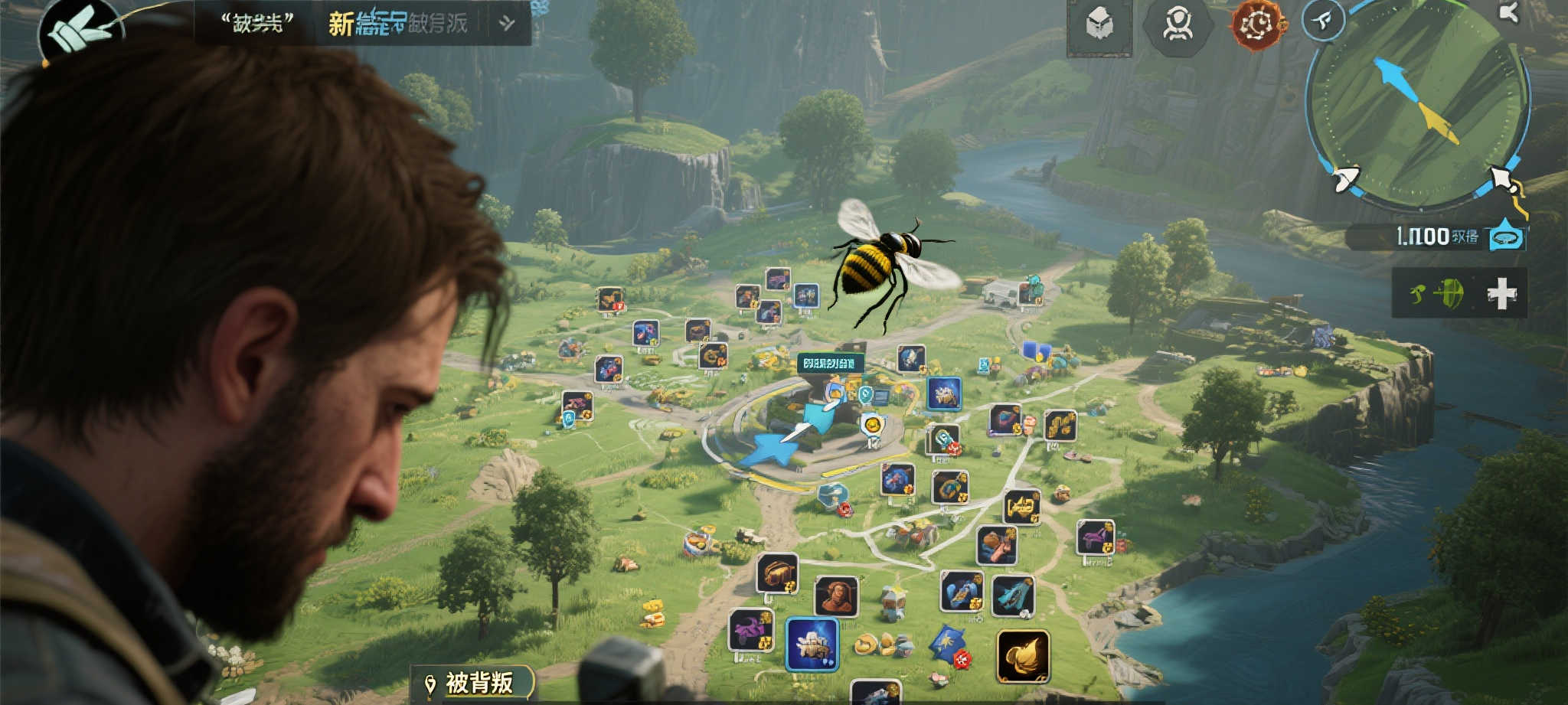Click the 被背叛 location label

tap(472, 682)
